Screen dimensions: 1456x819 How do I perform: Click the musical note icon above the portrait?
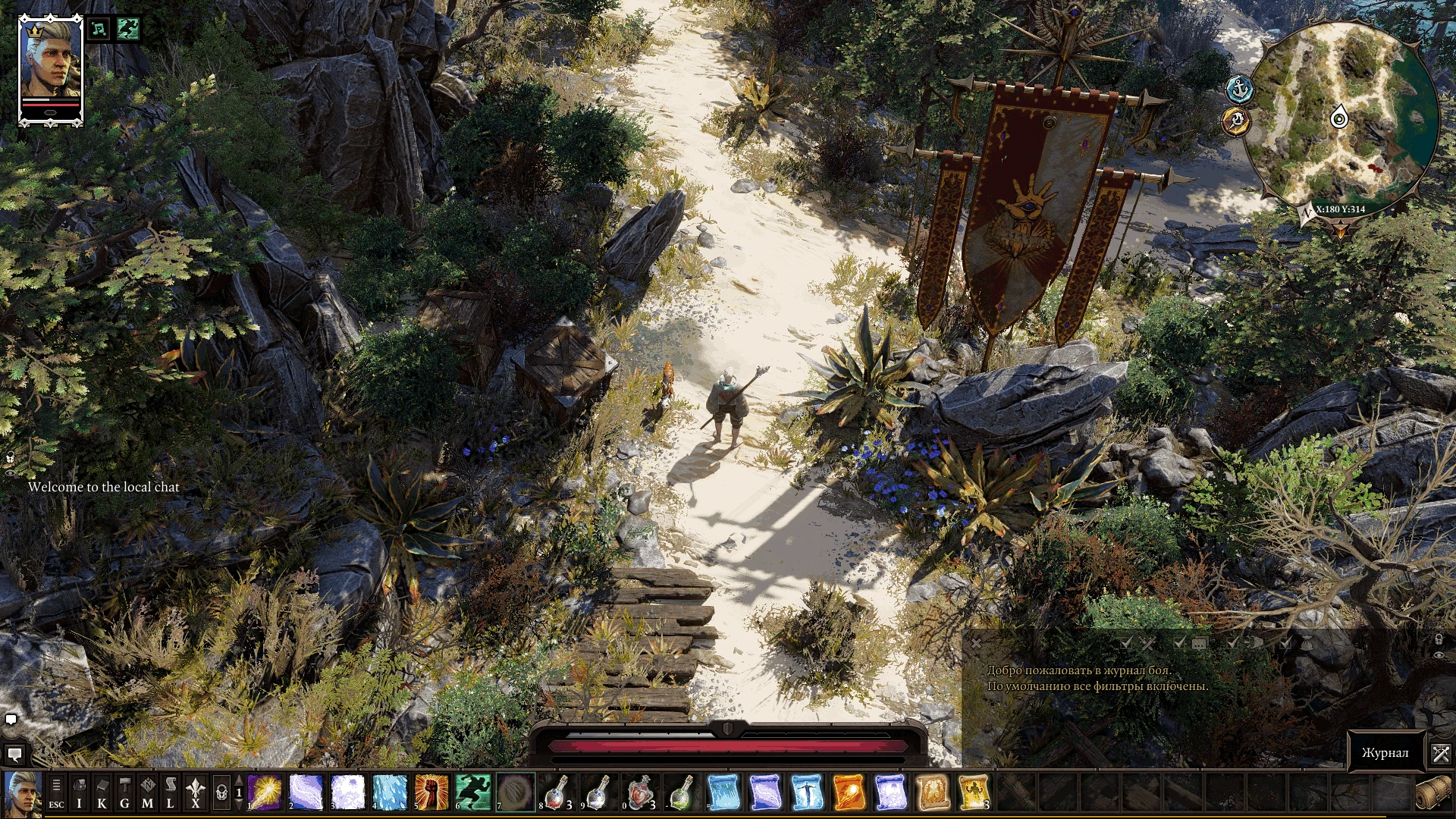tap(98, 29)
